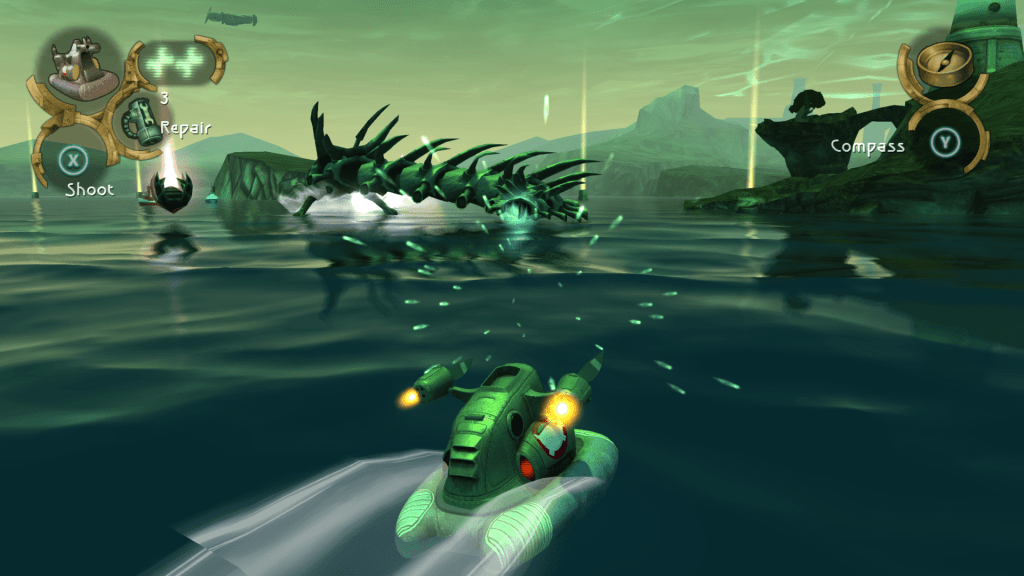Select the hovercraft vehicle icon
The image size is (1024, 576).
79,71
